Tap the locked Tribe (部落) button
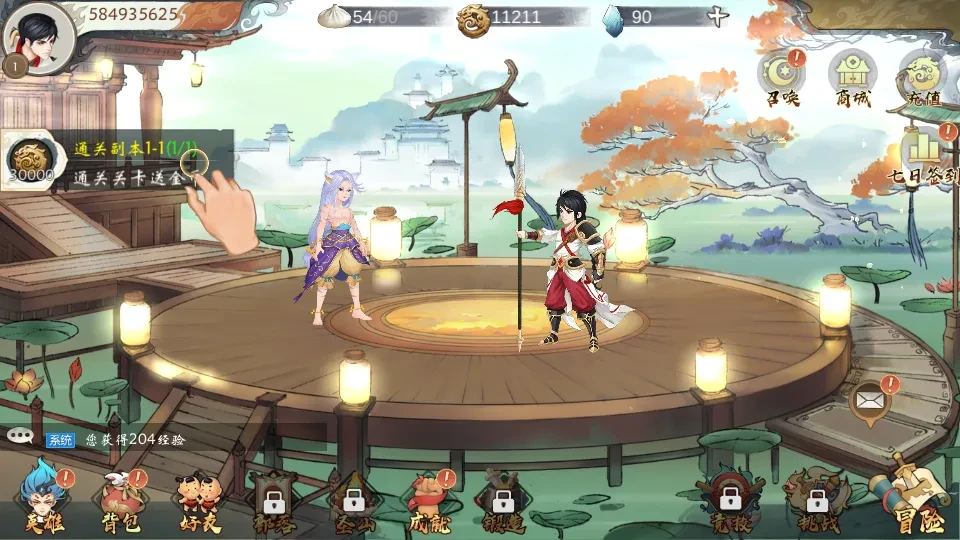Screen dimensions: 960x540 pos(272,502)
